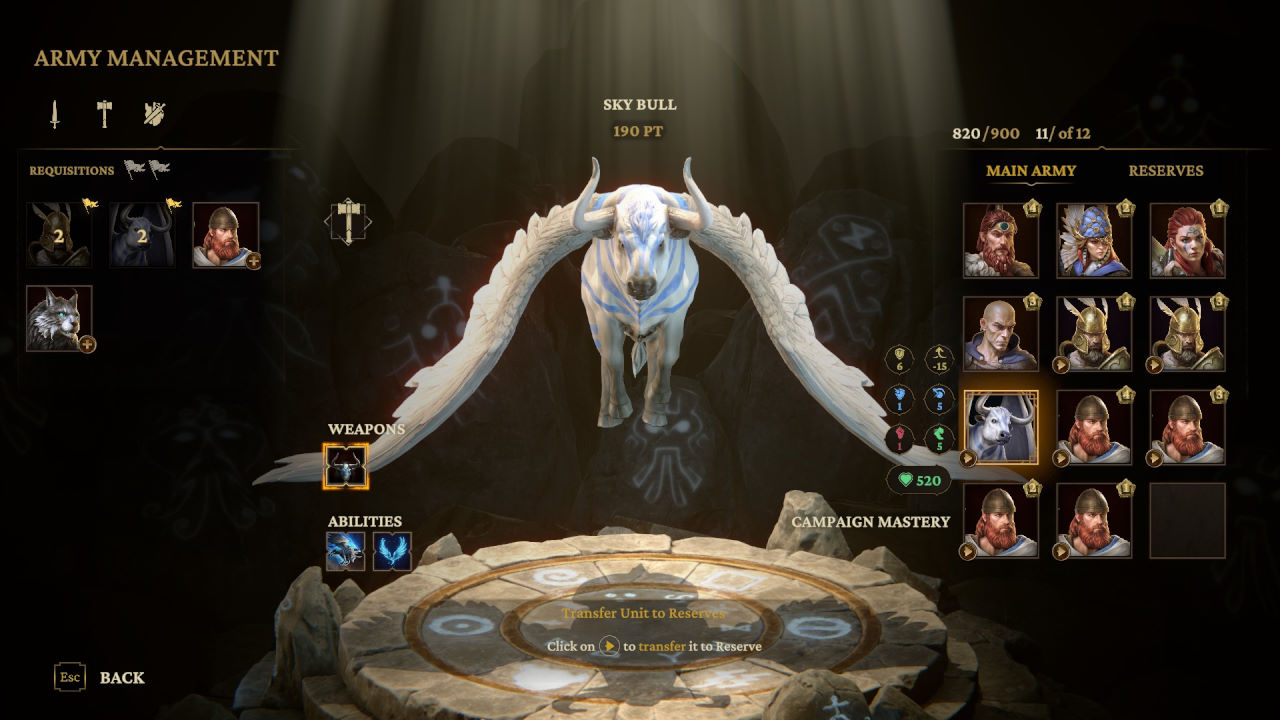Choose the hammer category icon at top left

click(x=104, y=114)
